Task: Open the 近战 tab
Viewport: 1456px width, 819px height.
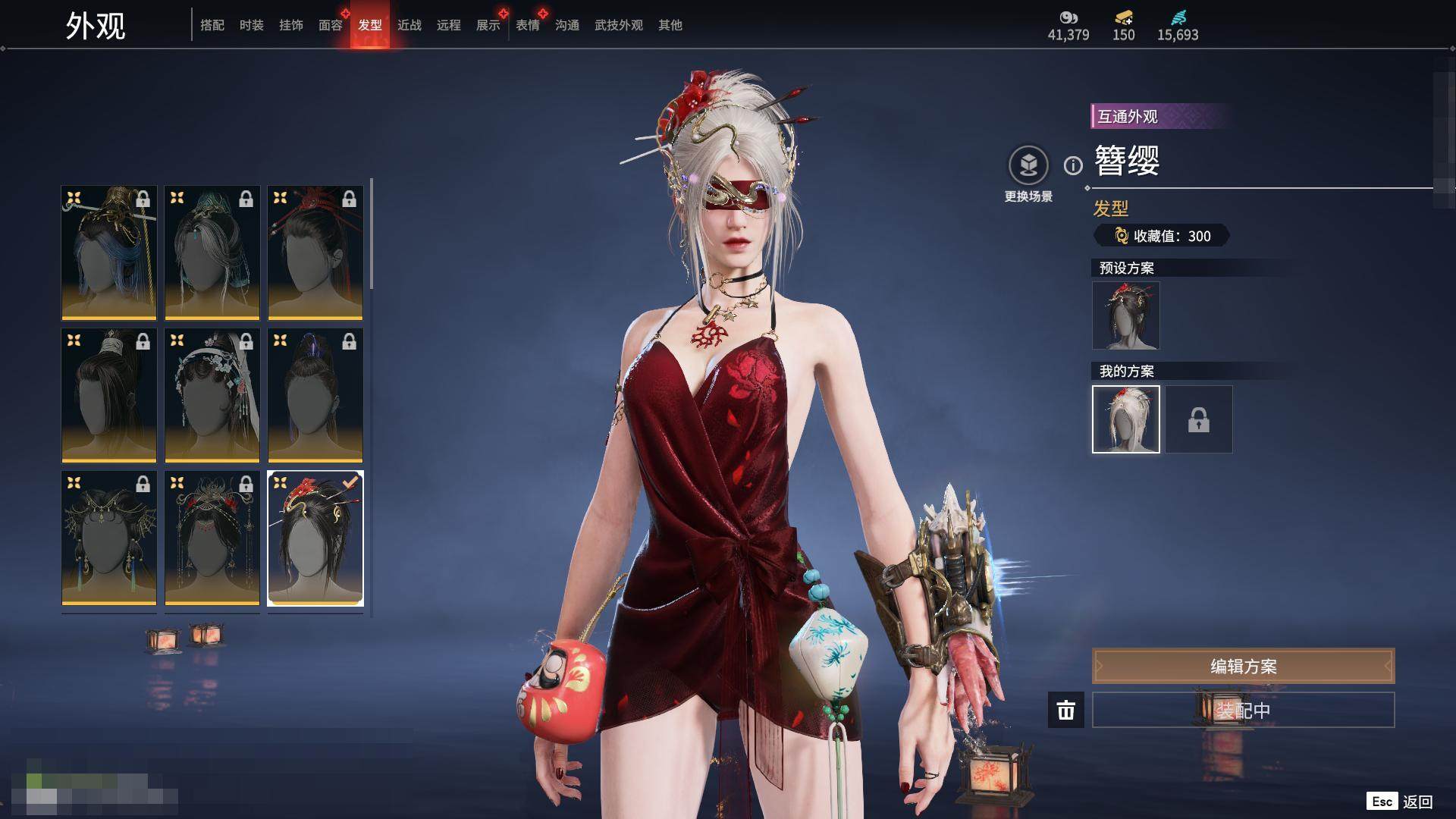Action: pyautogui.click(x=409, y=25)
